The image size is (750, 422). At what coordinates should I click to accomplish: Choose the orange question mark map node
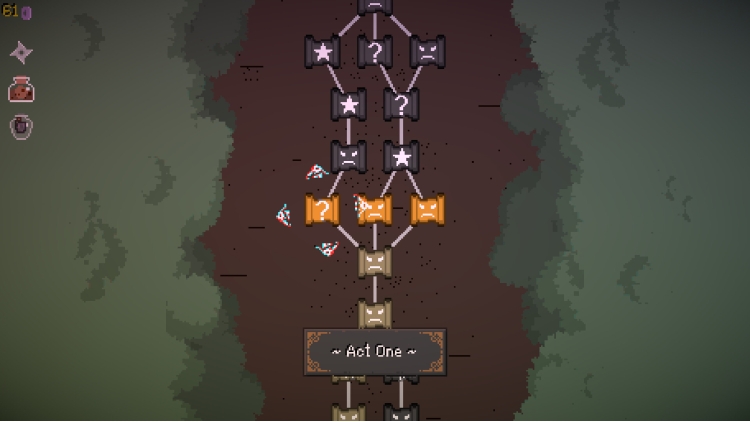click(x=322, y=210)
